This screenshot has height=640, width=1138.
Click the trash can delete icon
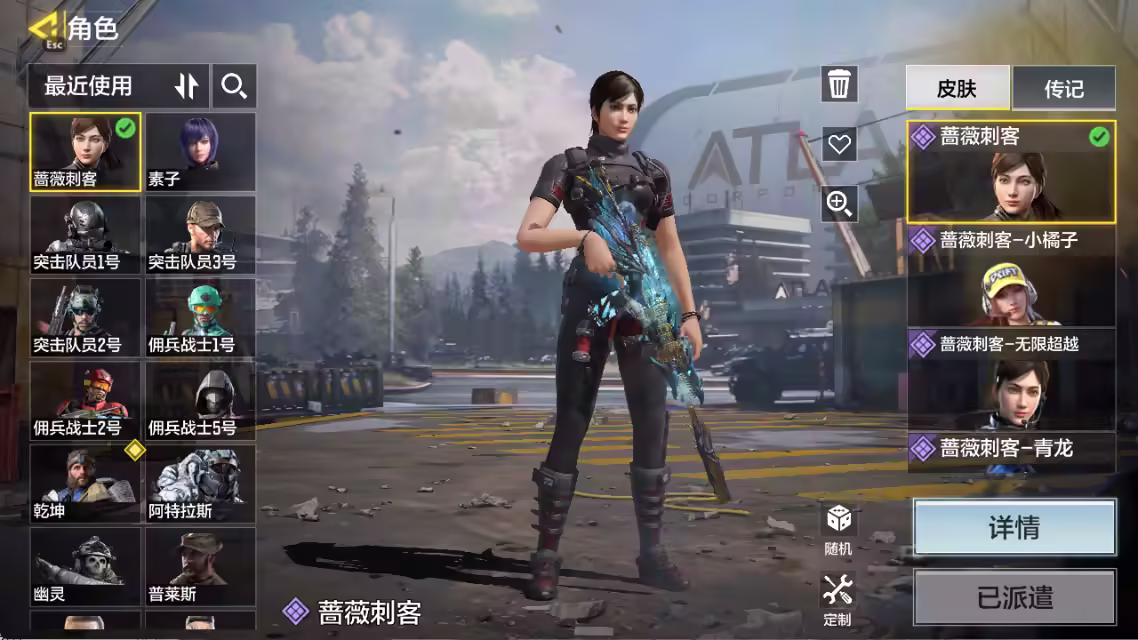pyautogui.click(x=839, y=84)
